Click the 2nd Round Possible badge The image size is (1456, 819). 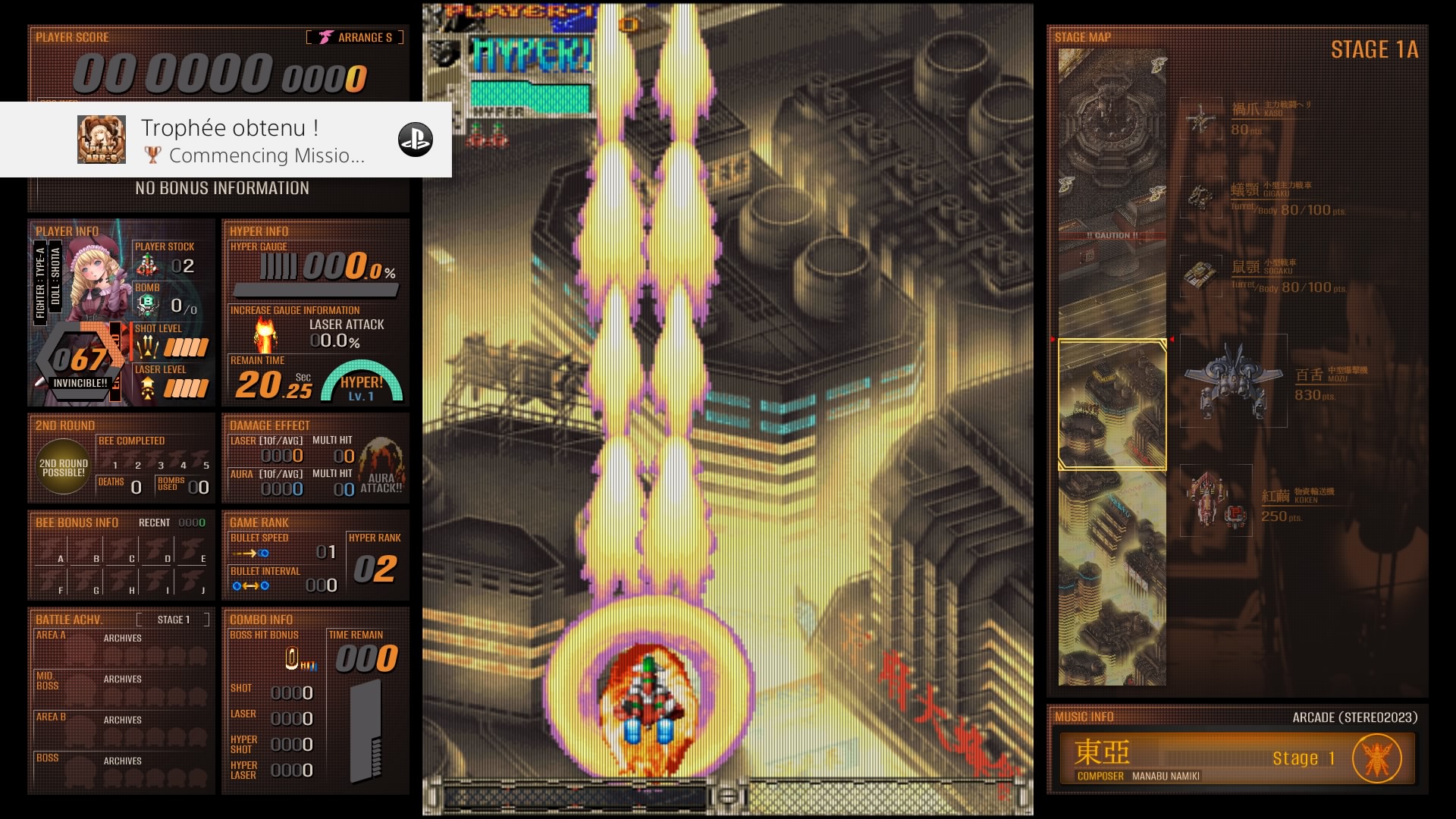tap(64, 468)
